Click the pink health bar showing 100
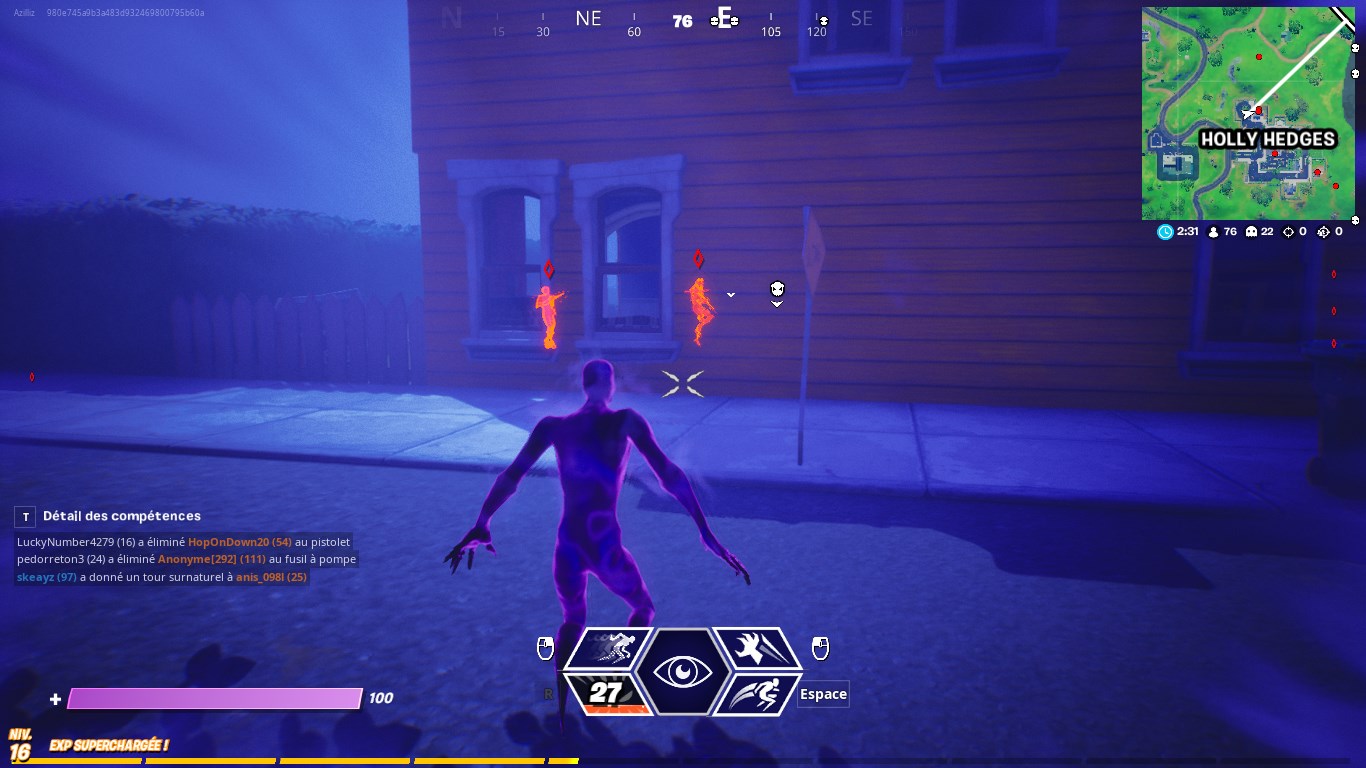The image size is (1366, 768). point(213,697)
